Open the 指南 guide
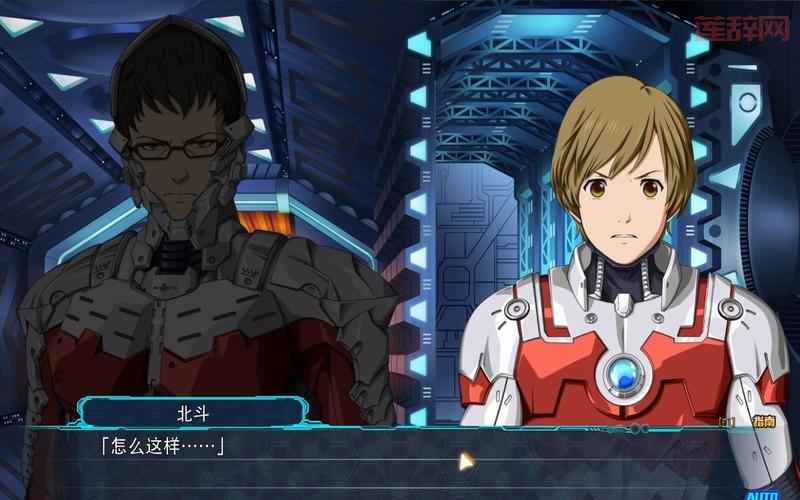This screenshot has width=800, height=500. tap(762, 423)
